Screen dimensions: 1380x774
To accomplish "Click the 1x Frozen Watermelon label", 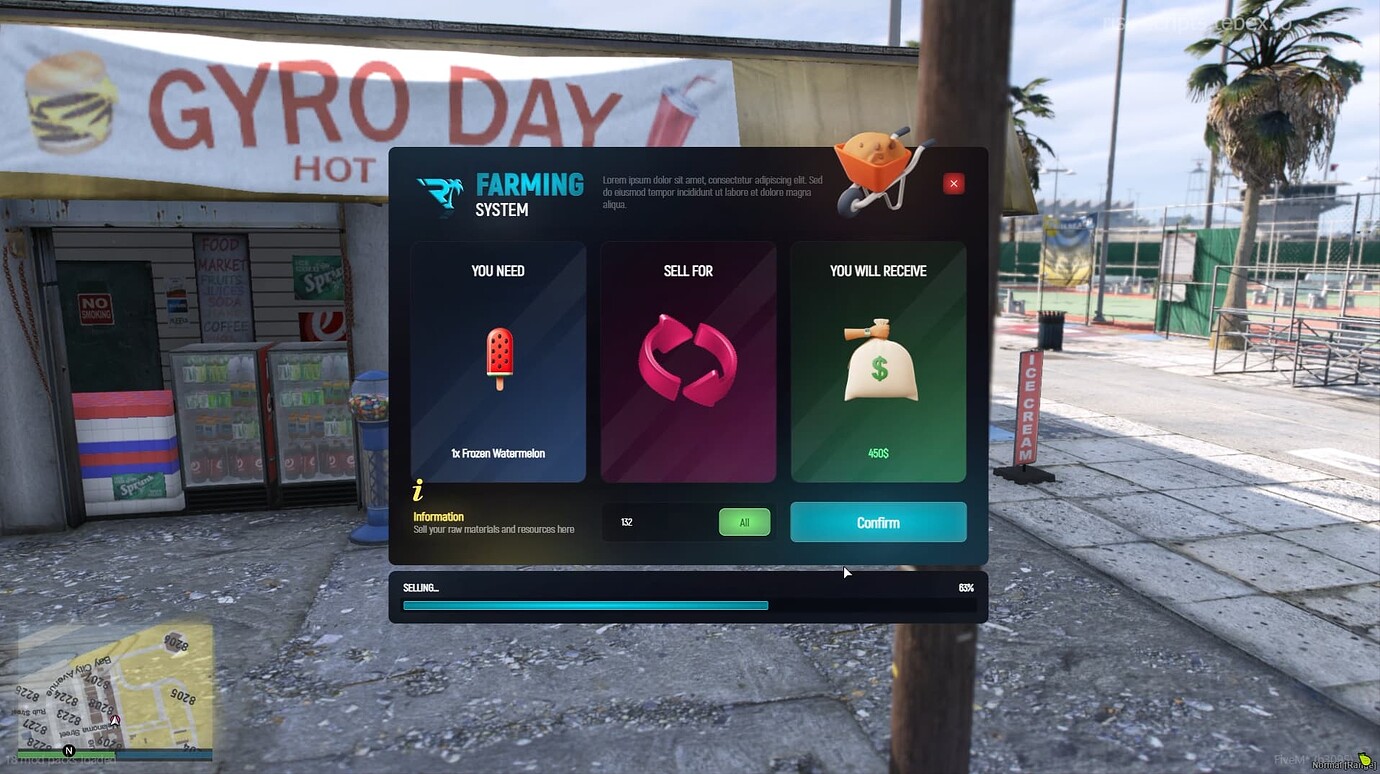I will pyautogui.click(x=497, y=452).
